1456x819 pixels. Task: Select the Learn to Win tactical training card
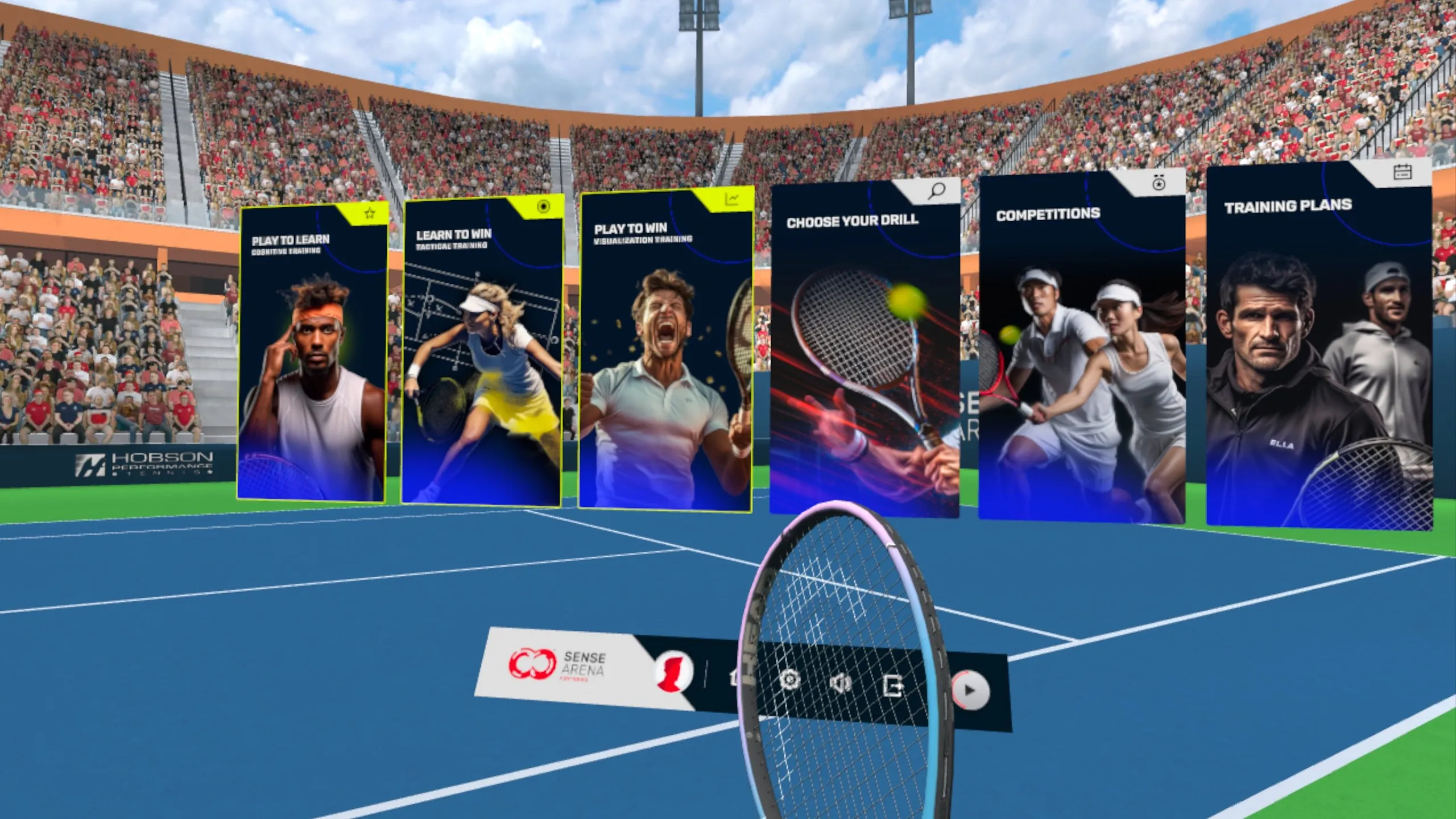(482, 353)
